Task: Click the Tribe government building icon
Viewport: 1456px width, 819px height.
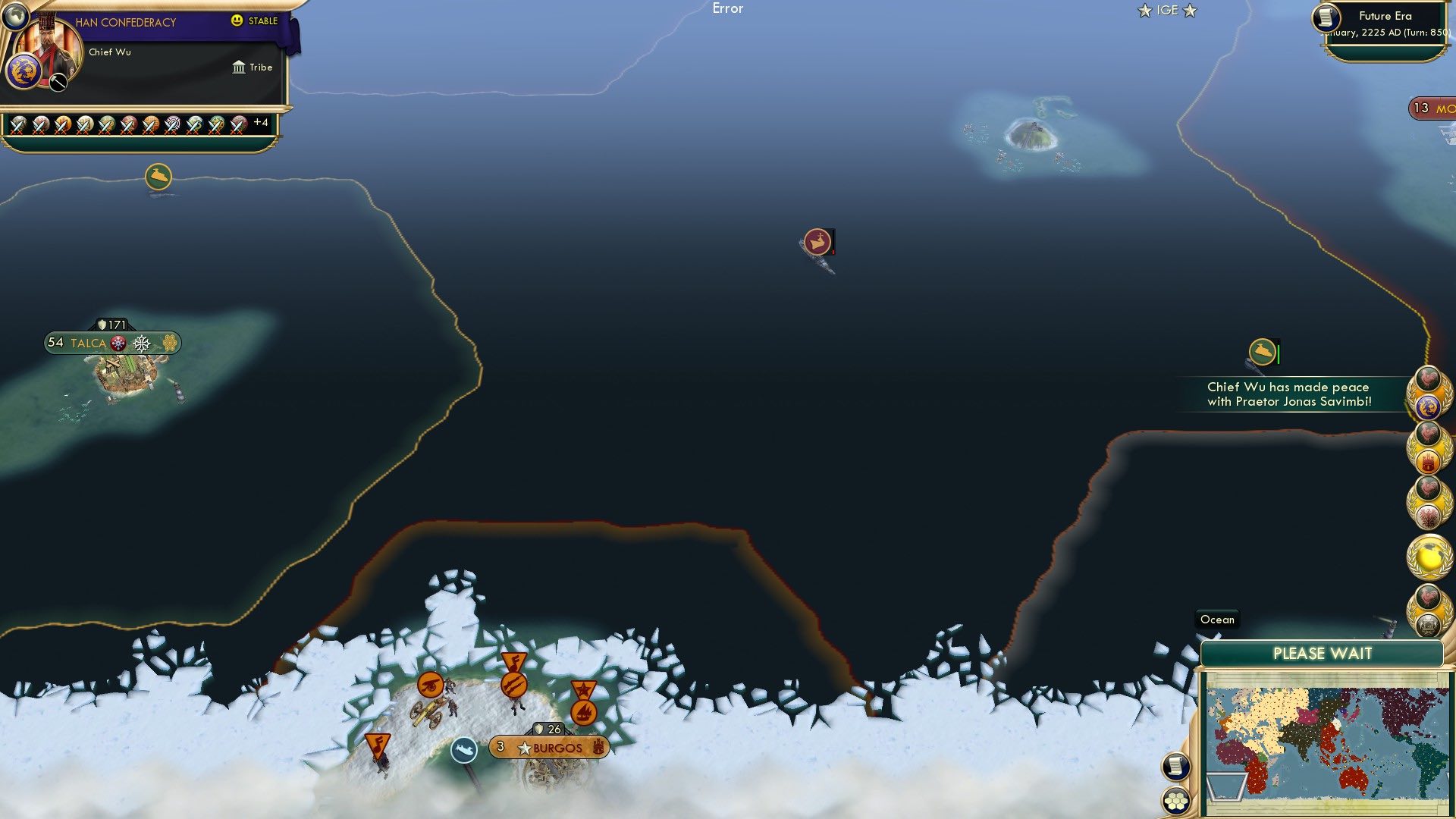Action: point(237,67)
